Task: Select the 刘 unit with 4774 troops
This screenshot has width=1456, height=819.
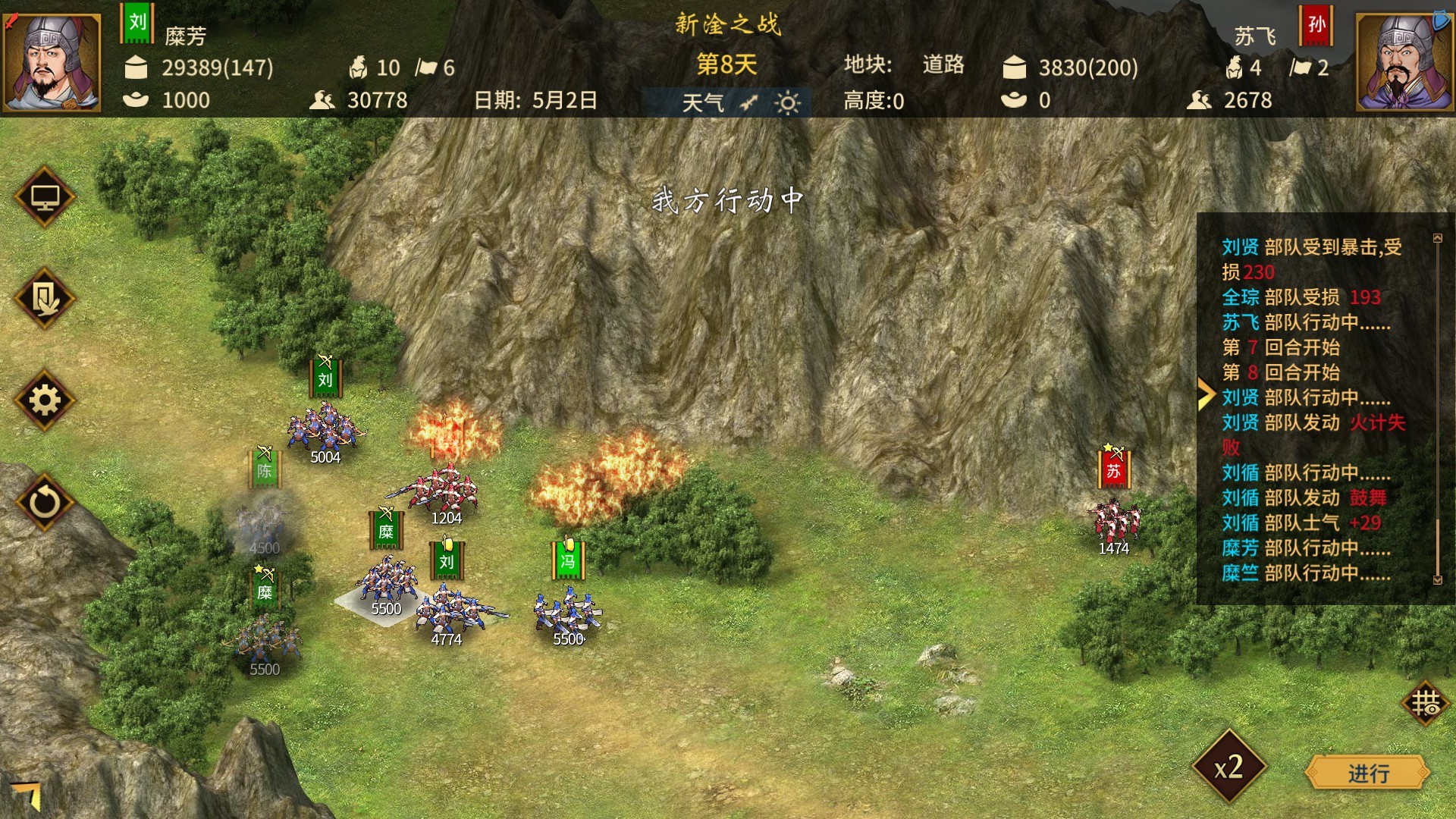Action: [x=447, y=610]
